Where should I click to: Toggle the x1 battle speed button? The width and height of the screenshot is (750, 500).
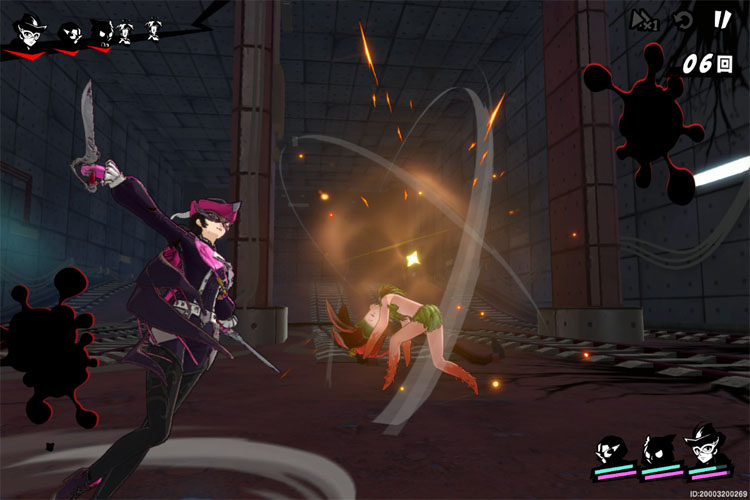click(x=643, y=20)
